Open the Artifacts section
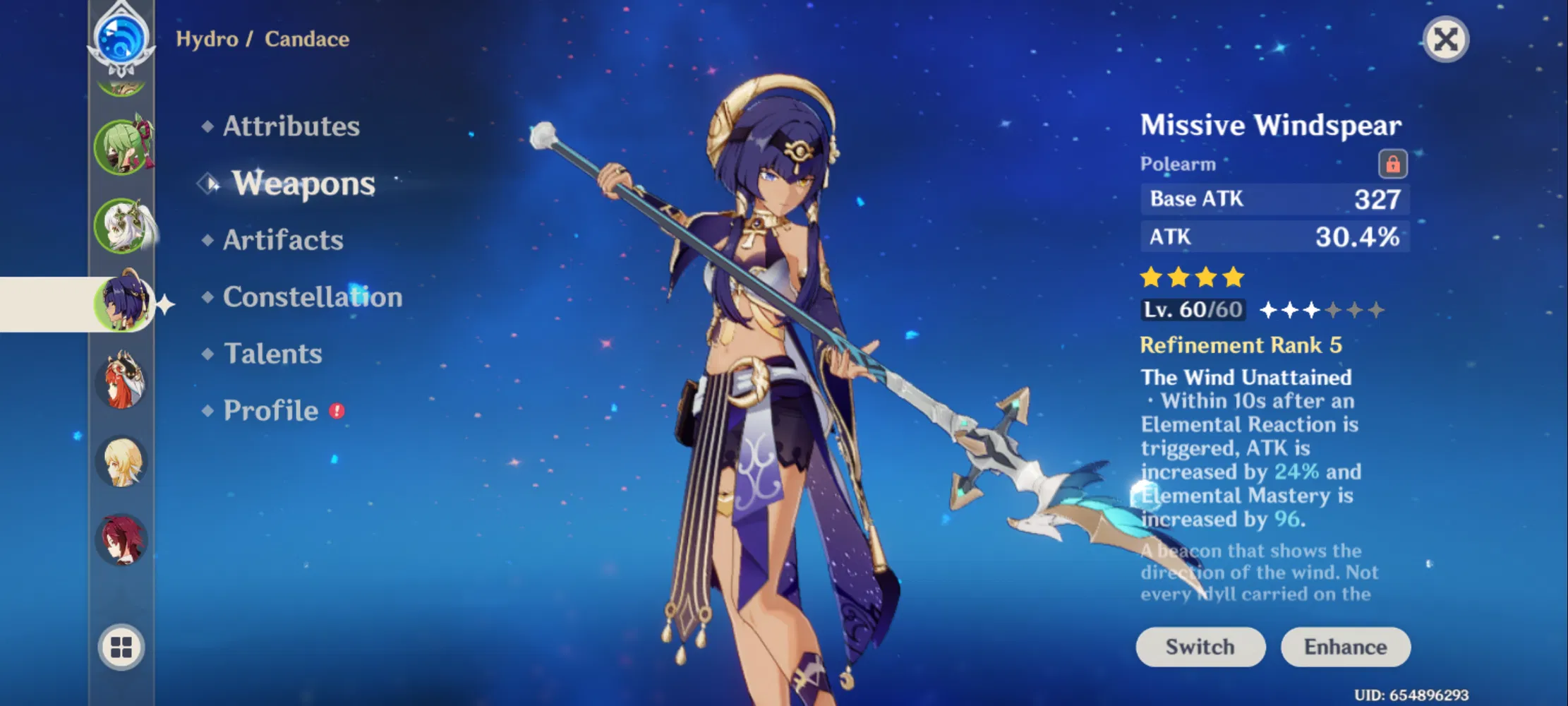 click(x=282, y=241)
